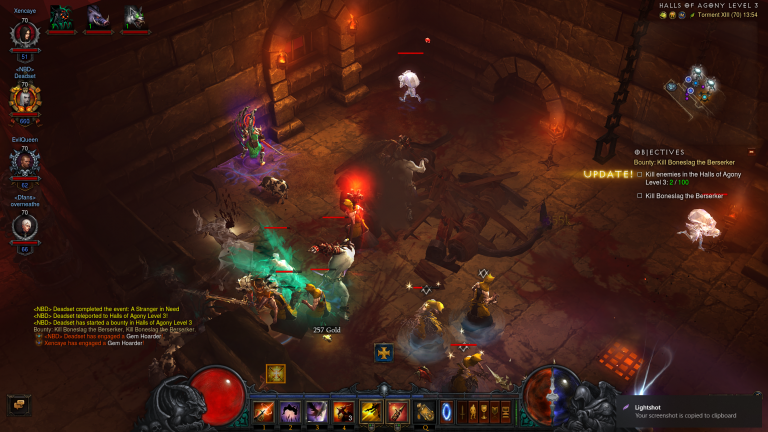Image resolution: width=768 pixels, height=432 pixels.
Task: Use the left mouse button skill
Action: coord(371,411)
